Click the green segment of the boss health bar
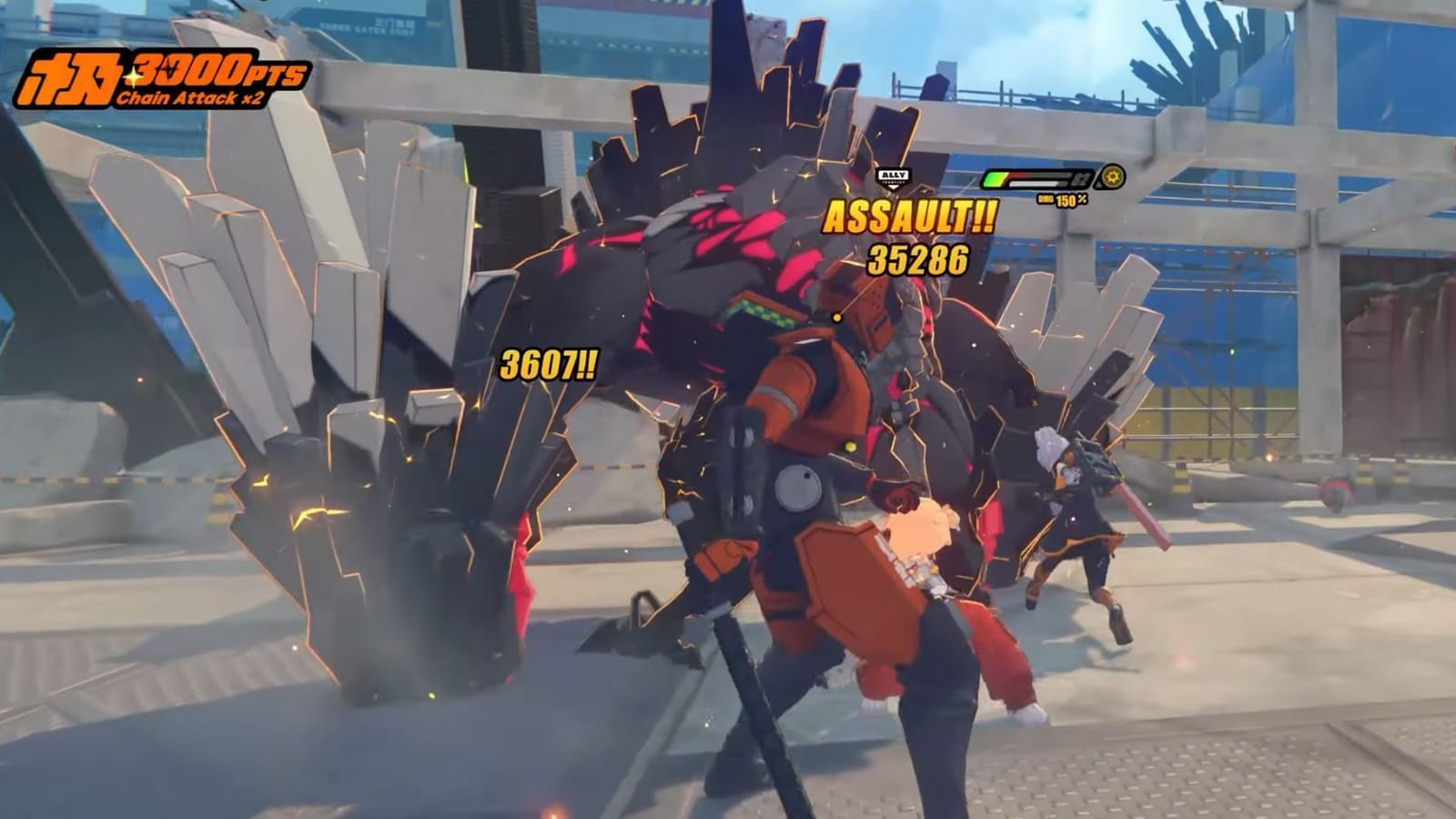Image resolution: width=1456 pixels, height=819 pixels. tap(994, 178)
